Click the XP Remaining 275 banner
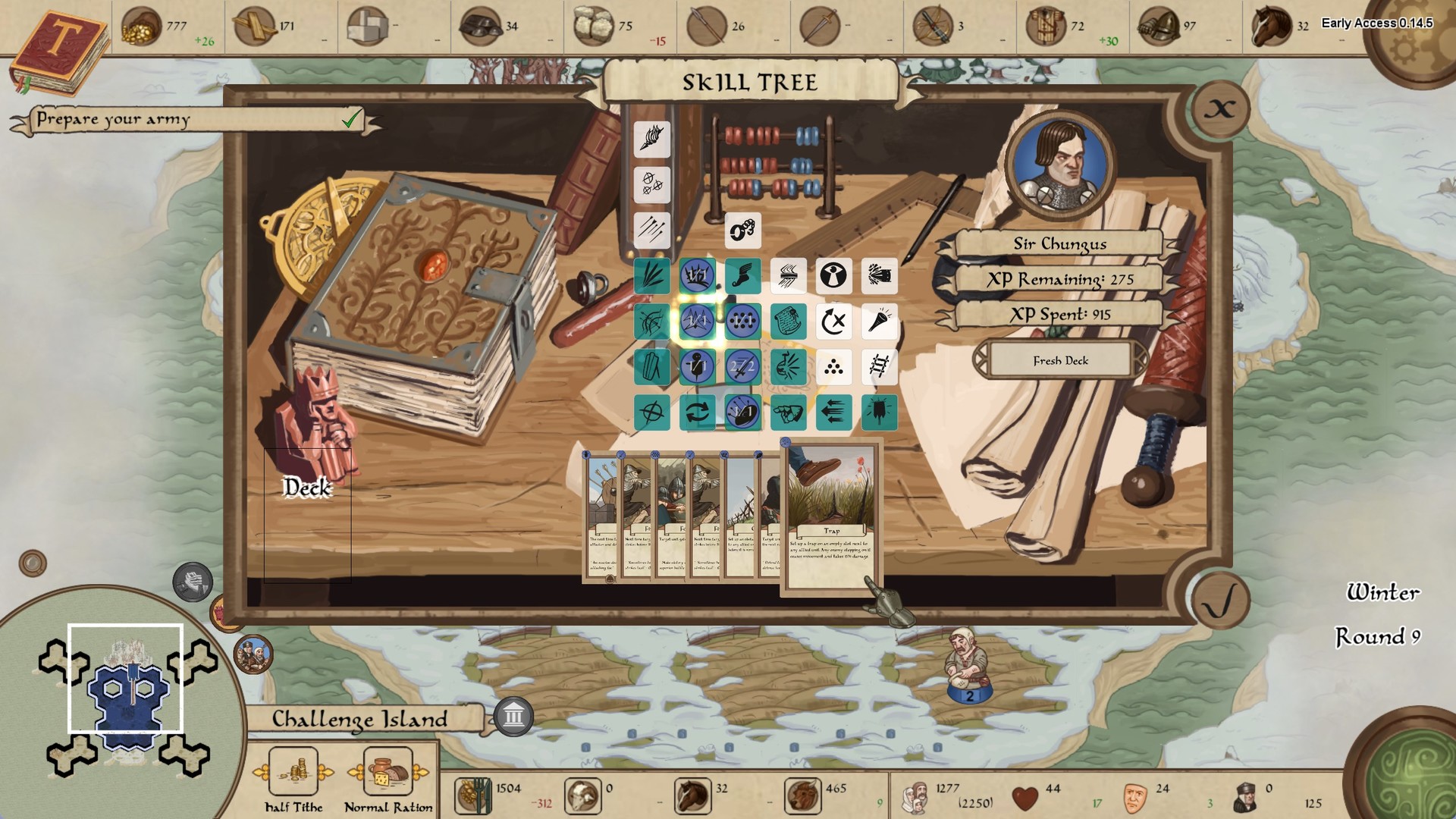This screenshot has height=819, width=1456. pos(1060,279)
